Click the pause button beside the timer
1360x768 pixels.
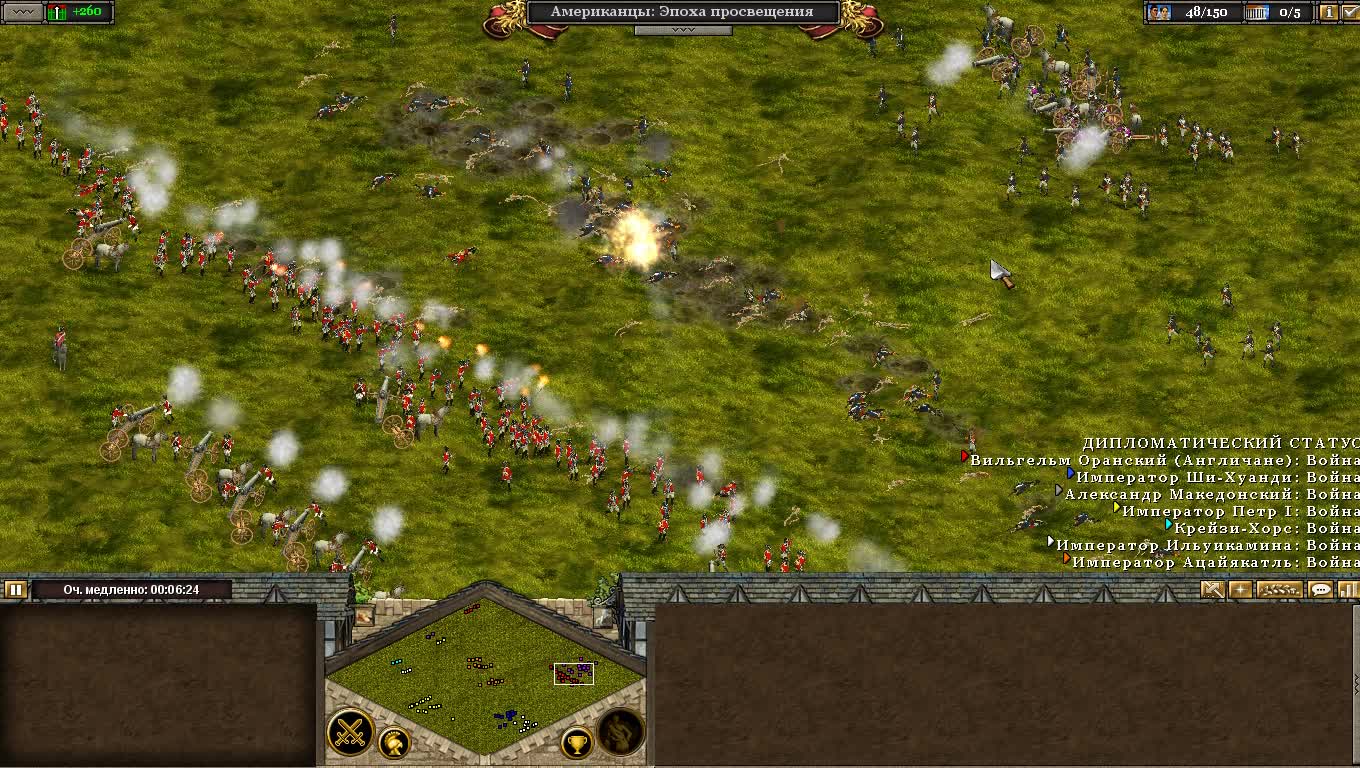(x=15, y=590)
